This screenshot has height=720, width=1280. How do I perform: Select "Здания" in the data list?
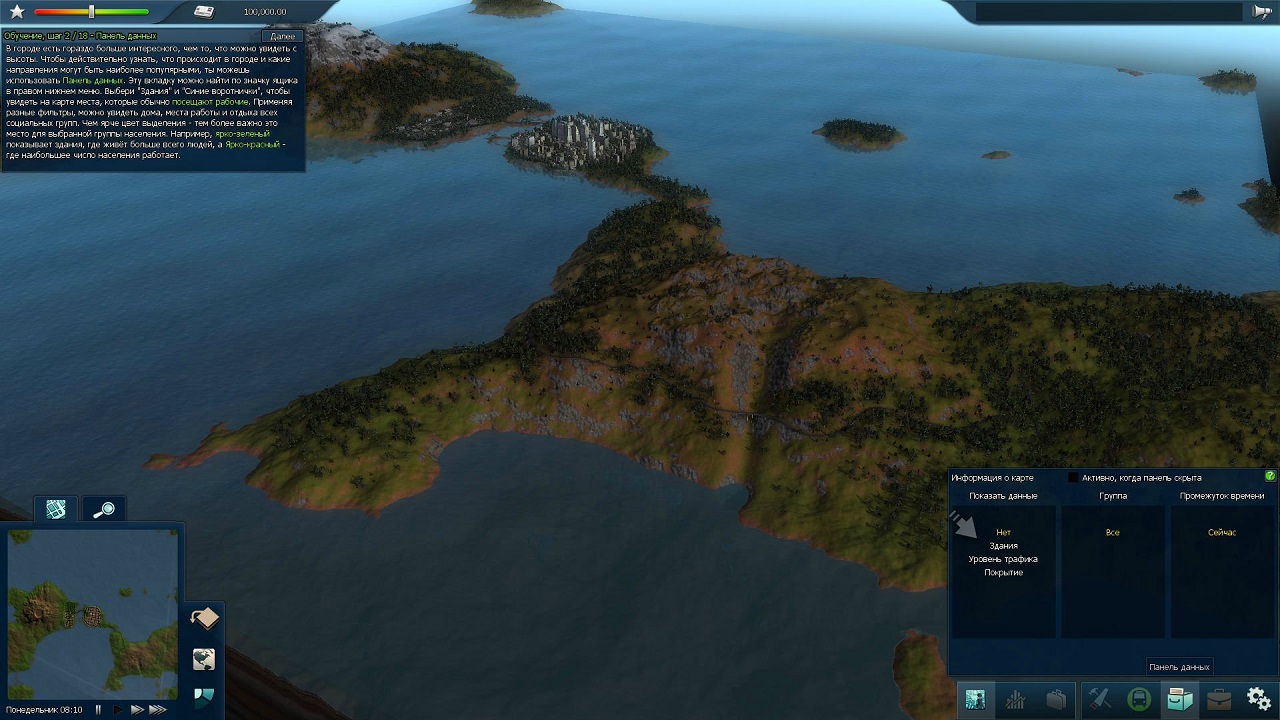click(x=1003, y=546)
